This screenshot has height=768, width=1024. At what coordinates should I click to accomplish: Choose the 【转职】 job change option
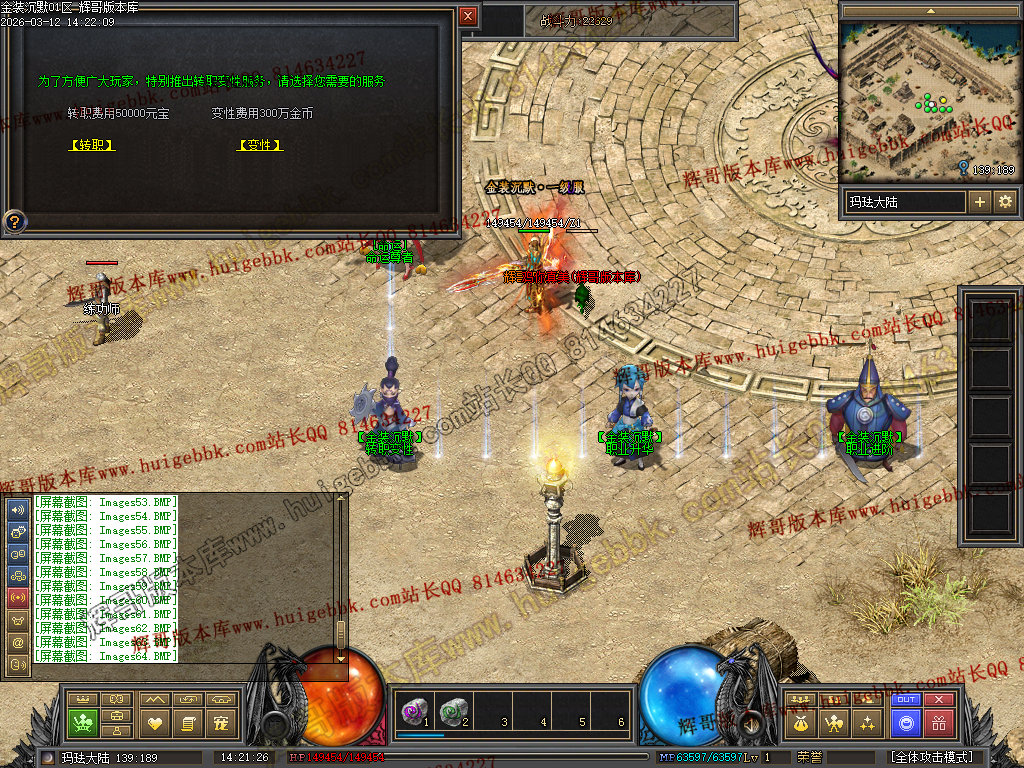point(92,145)
